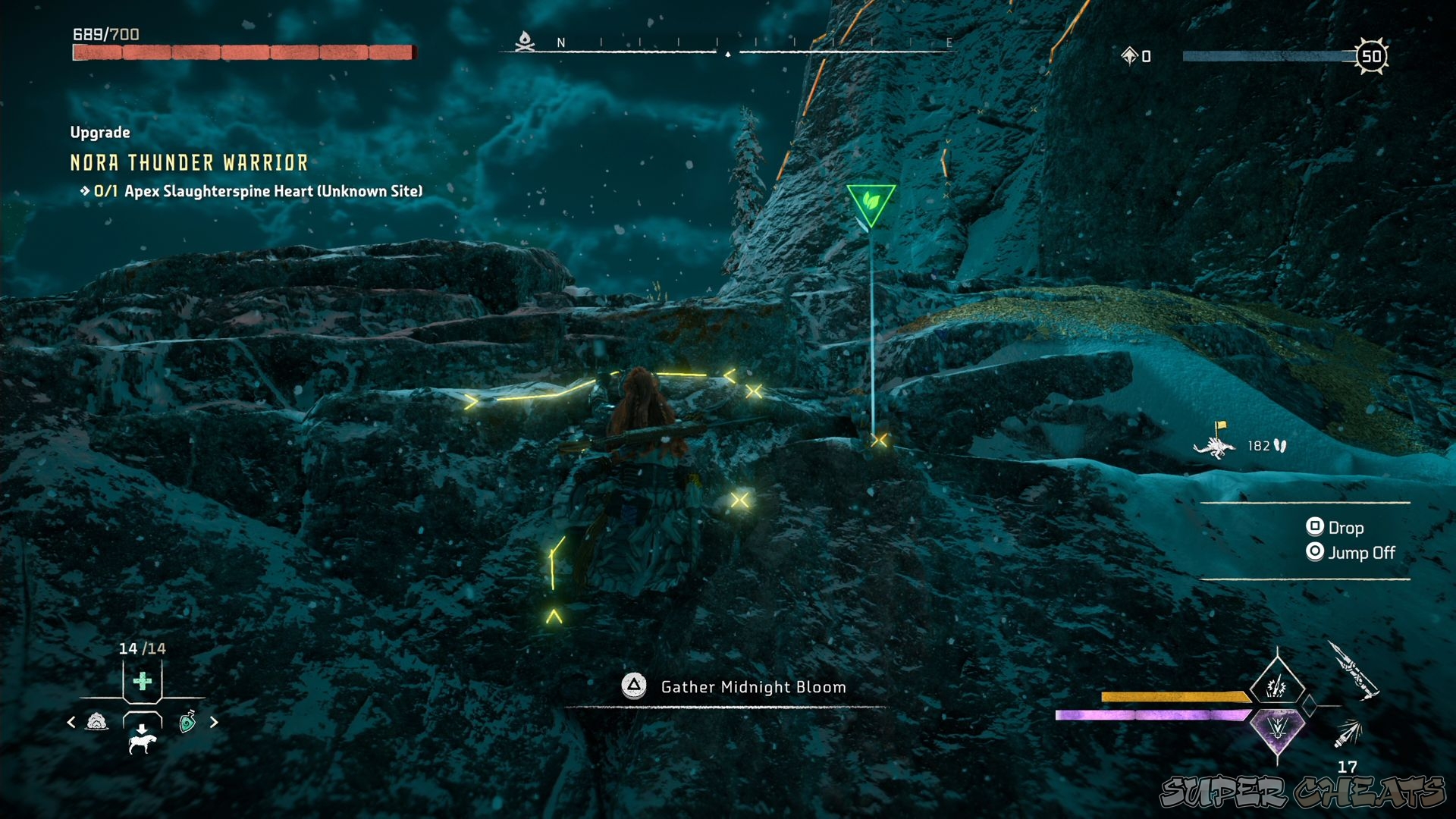The image size is (1456, 819).
Task: Click the mounted machine icon with yellow flag
Action: (x=1215, y=447)
